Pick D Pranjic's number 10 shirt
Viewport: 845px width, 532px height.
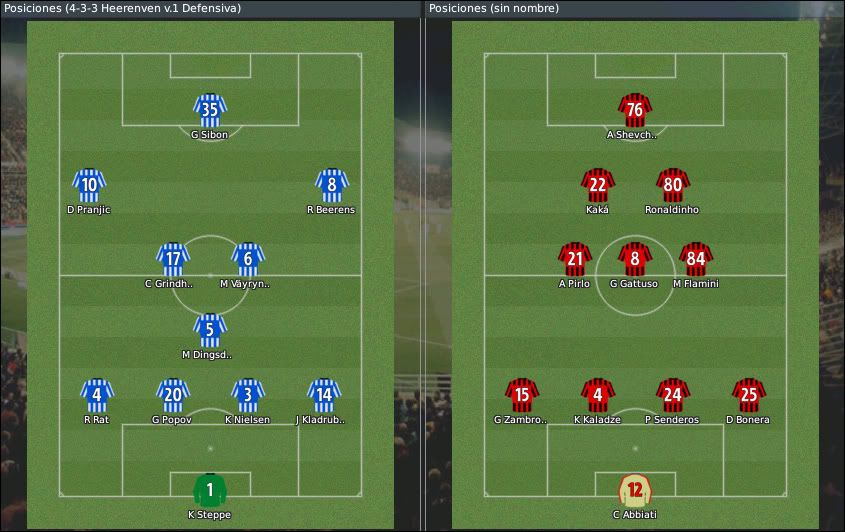point(89,185)
